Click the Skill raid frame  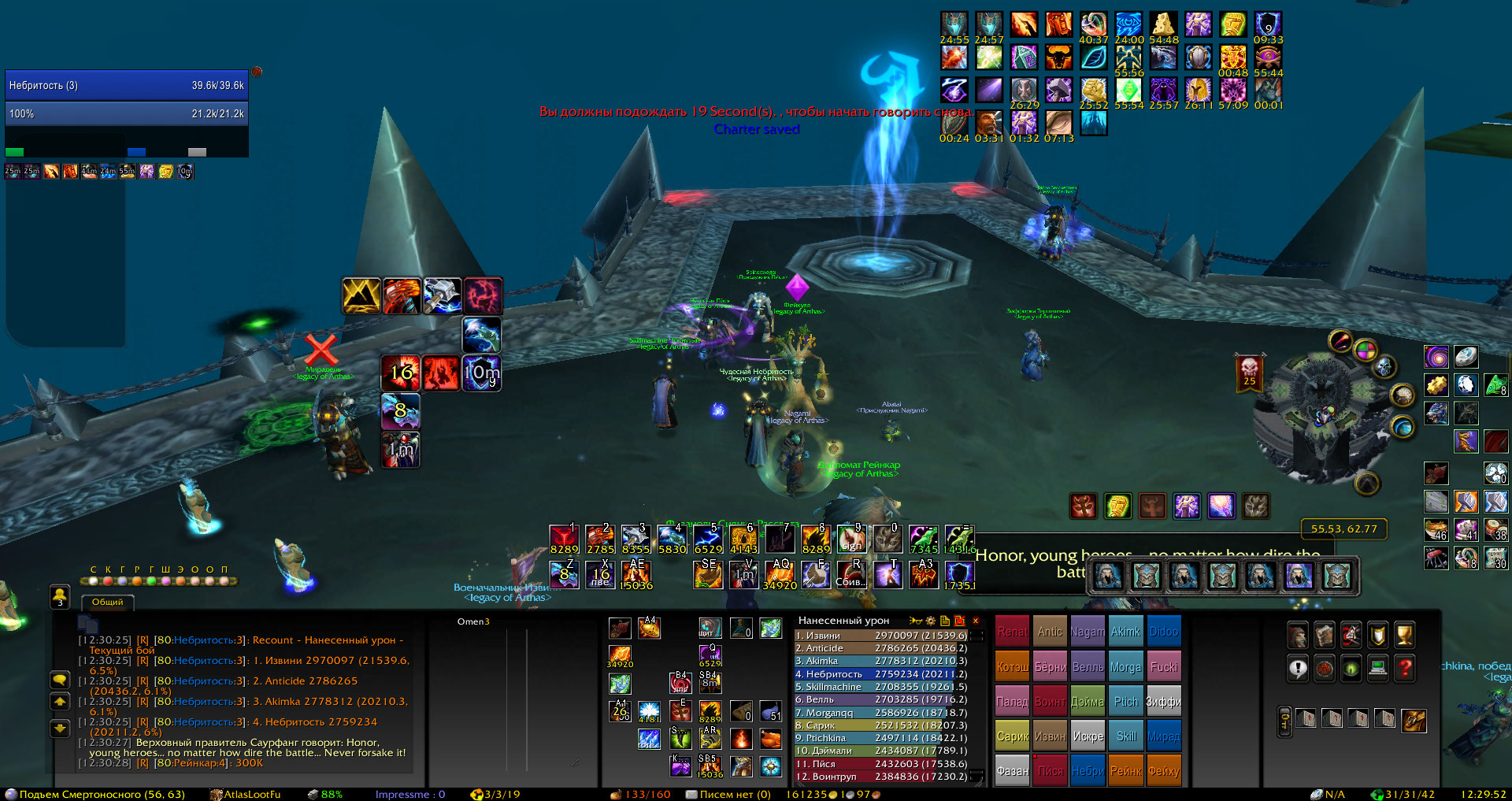1126,736
